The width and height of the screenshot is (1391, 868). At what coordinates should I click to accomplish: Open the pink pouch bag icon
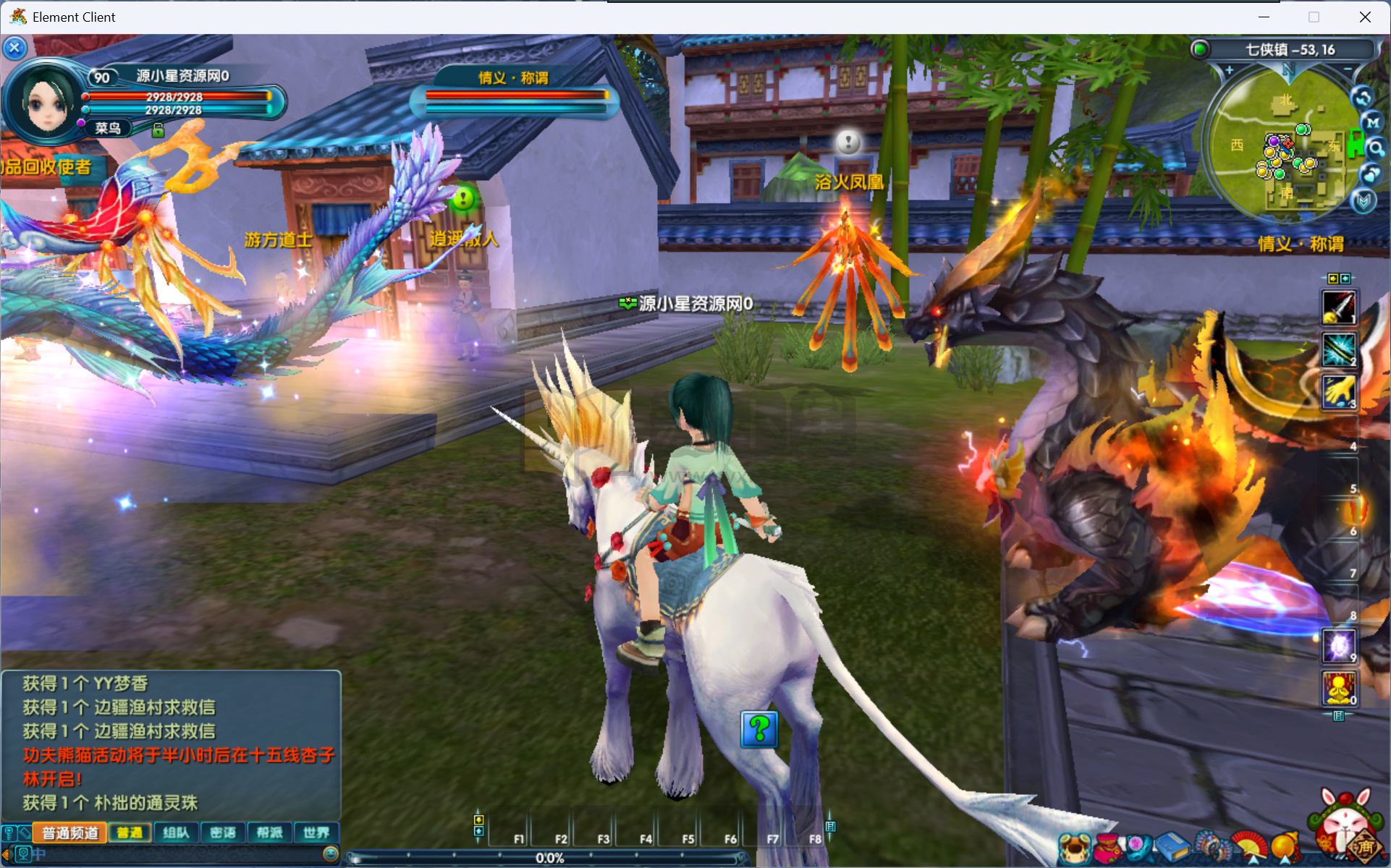pos(1107,848)
